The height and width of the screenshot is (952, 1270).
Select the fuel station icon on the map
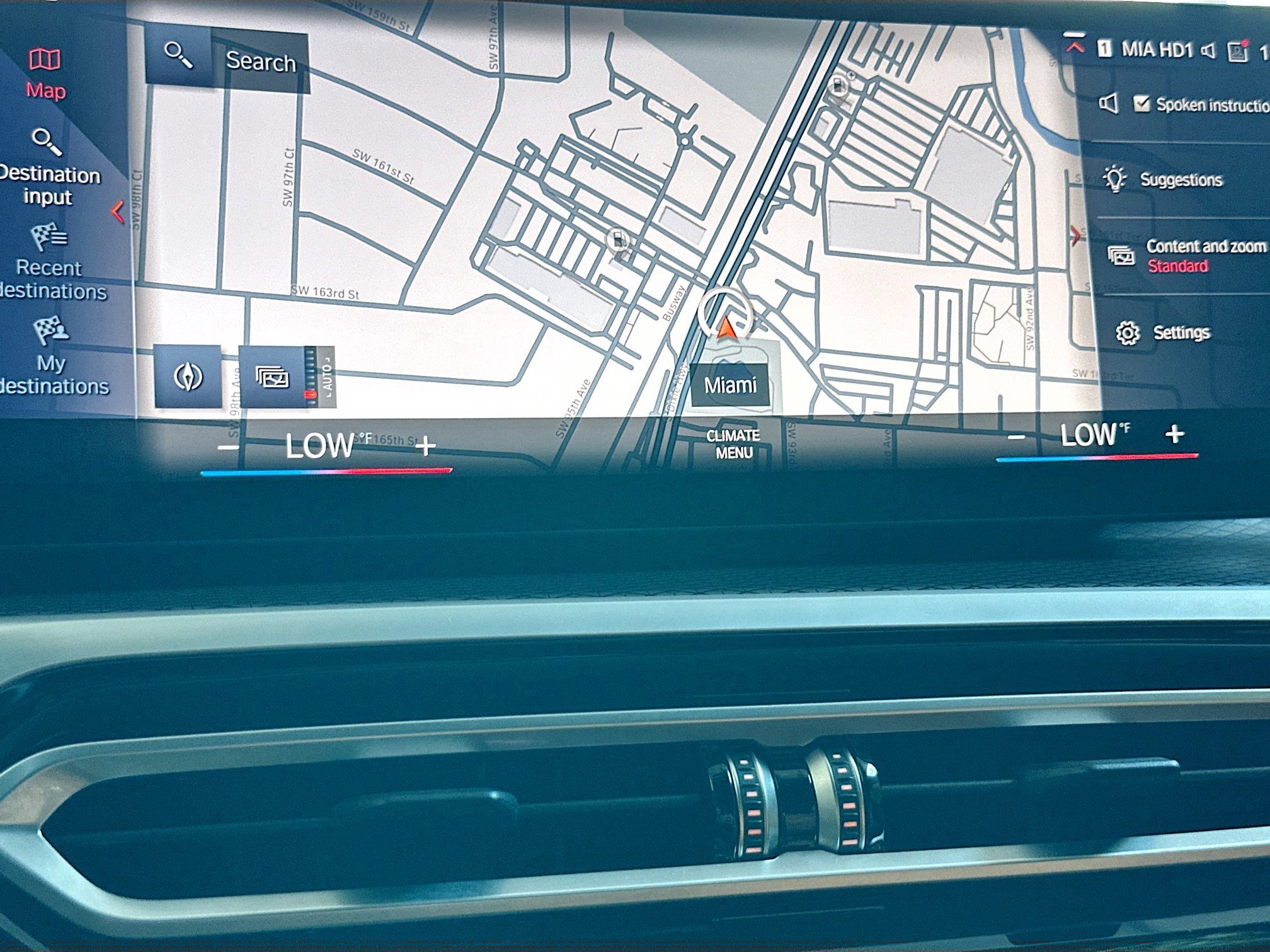[619, 241]
